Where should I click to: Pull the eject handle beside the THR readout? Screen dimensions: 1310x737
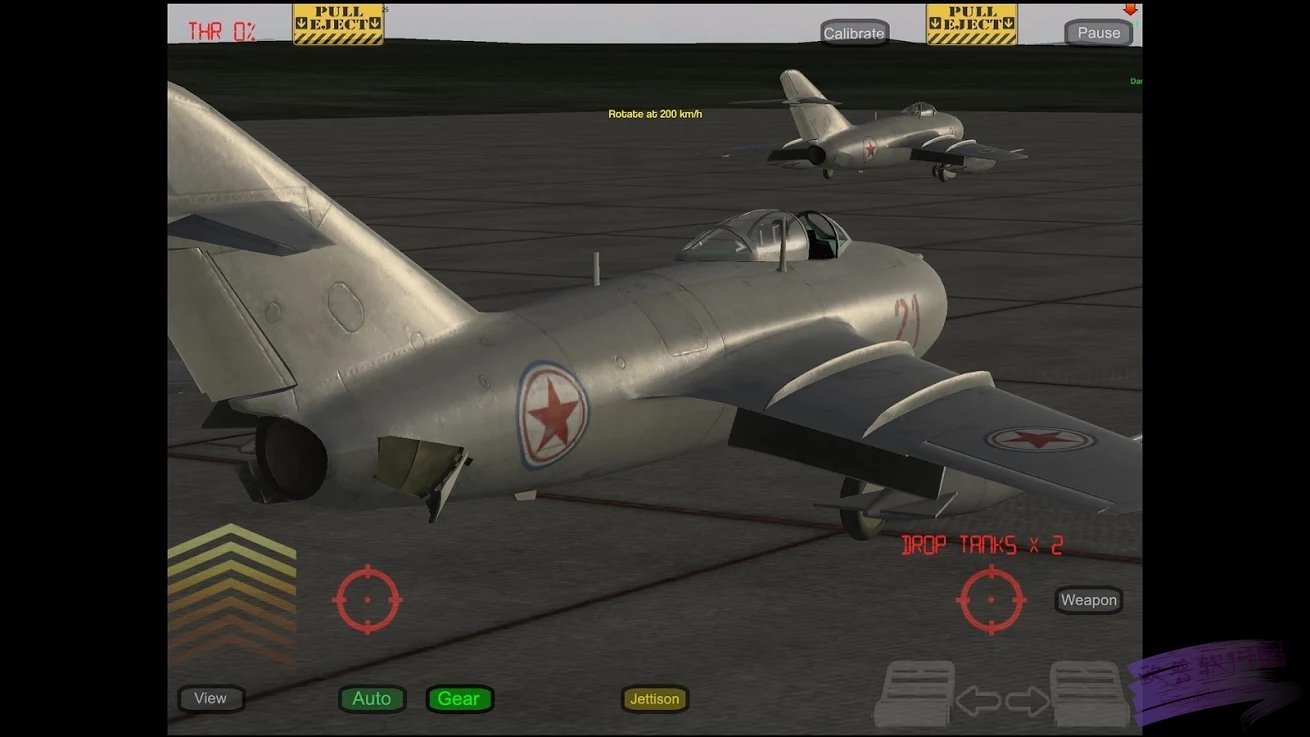(x=338, y=25)
